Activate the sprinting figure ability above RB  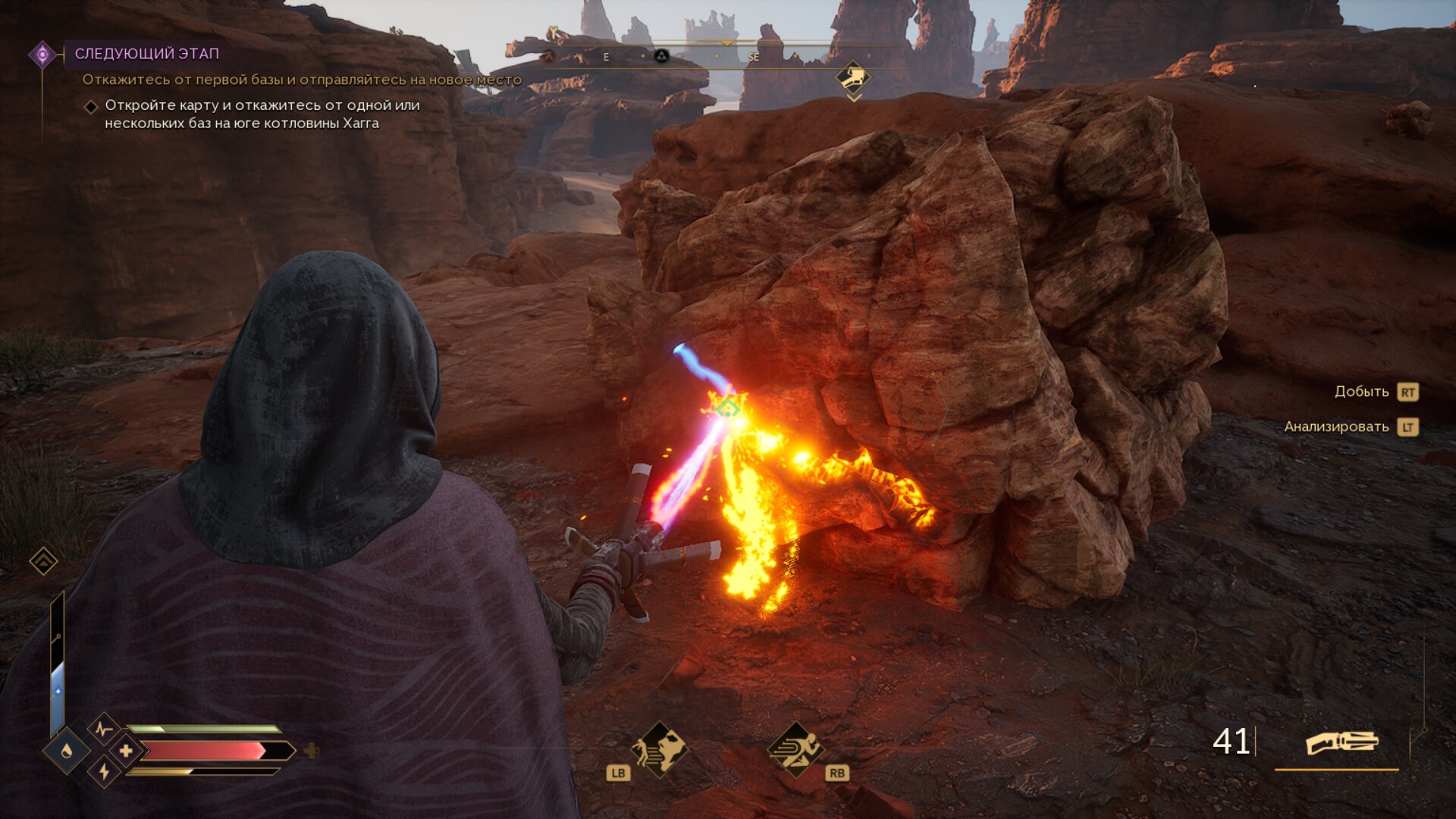[795, 748]
